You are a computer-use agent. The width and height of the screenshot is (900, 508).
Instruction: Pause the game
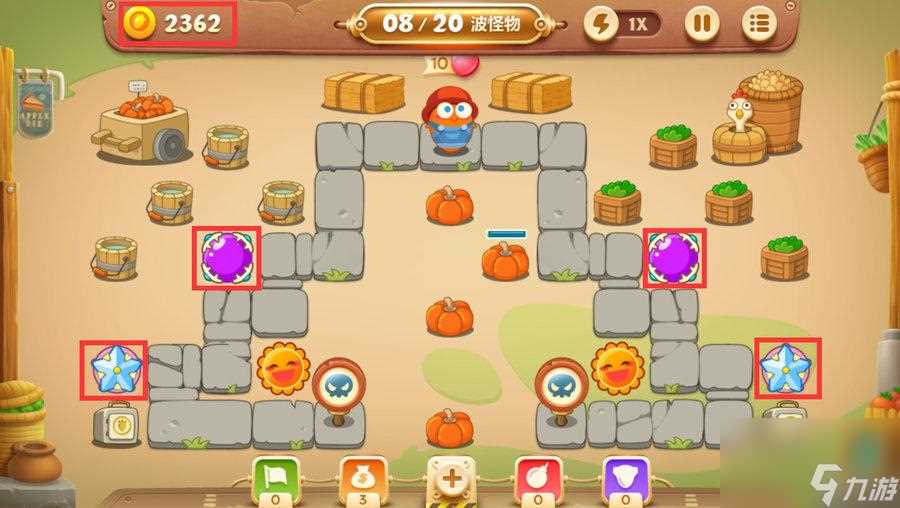tap(701, 23)
